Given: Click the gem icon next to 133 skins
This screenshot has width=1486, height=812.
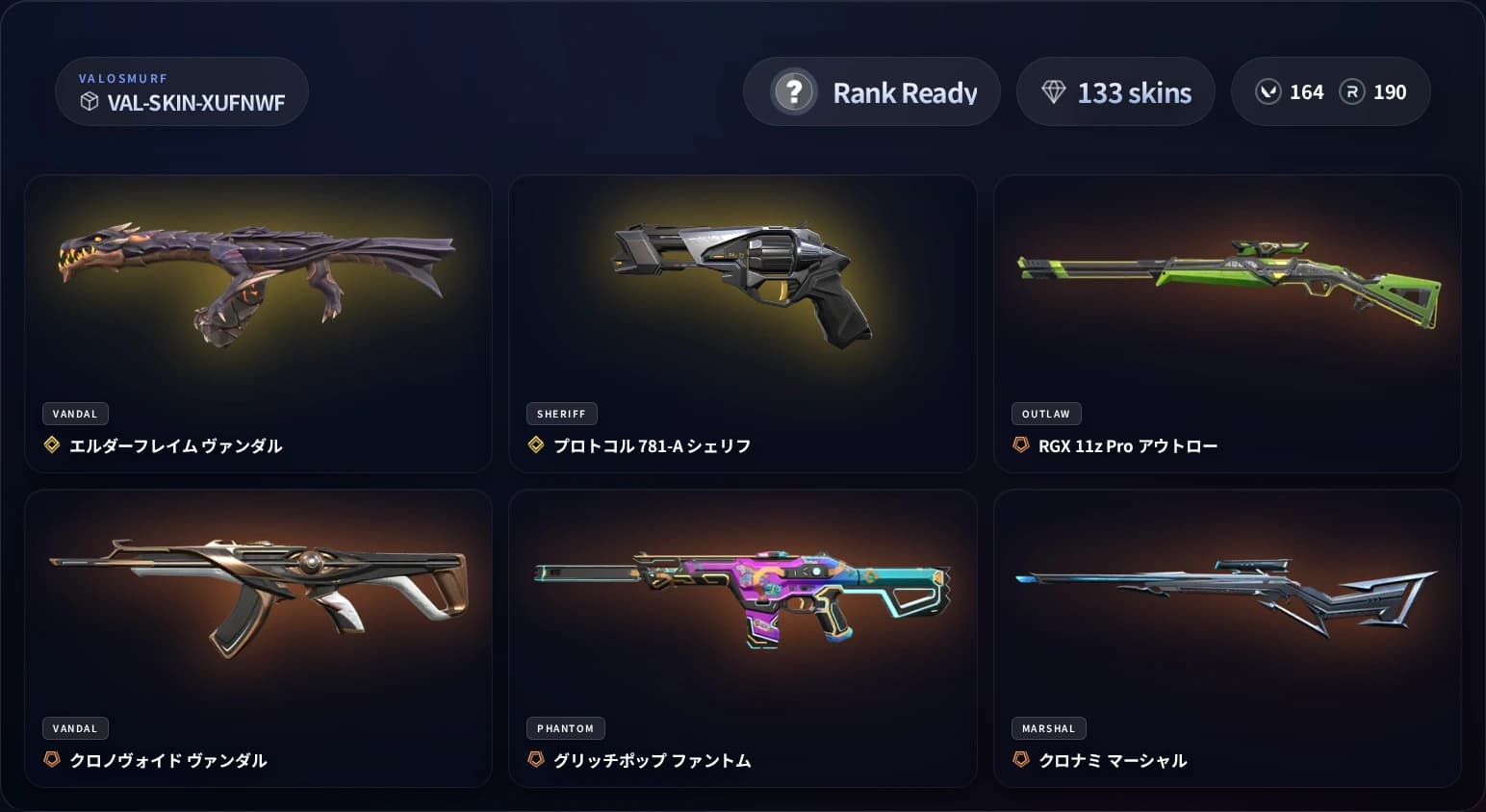Looking at the screenshot, I should [1056, 91].
